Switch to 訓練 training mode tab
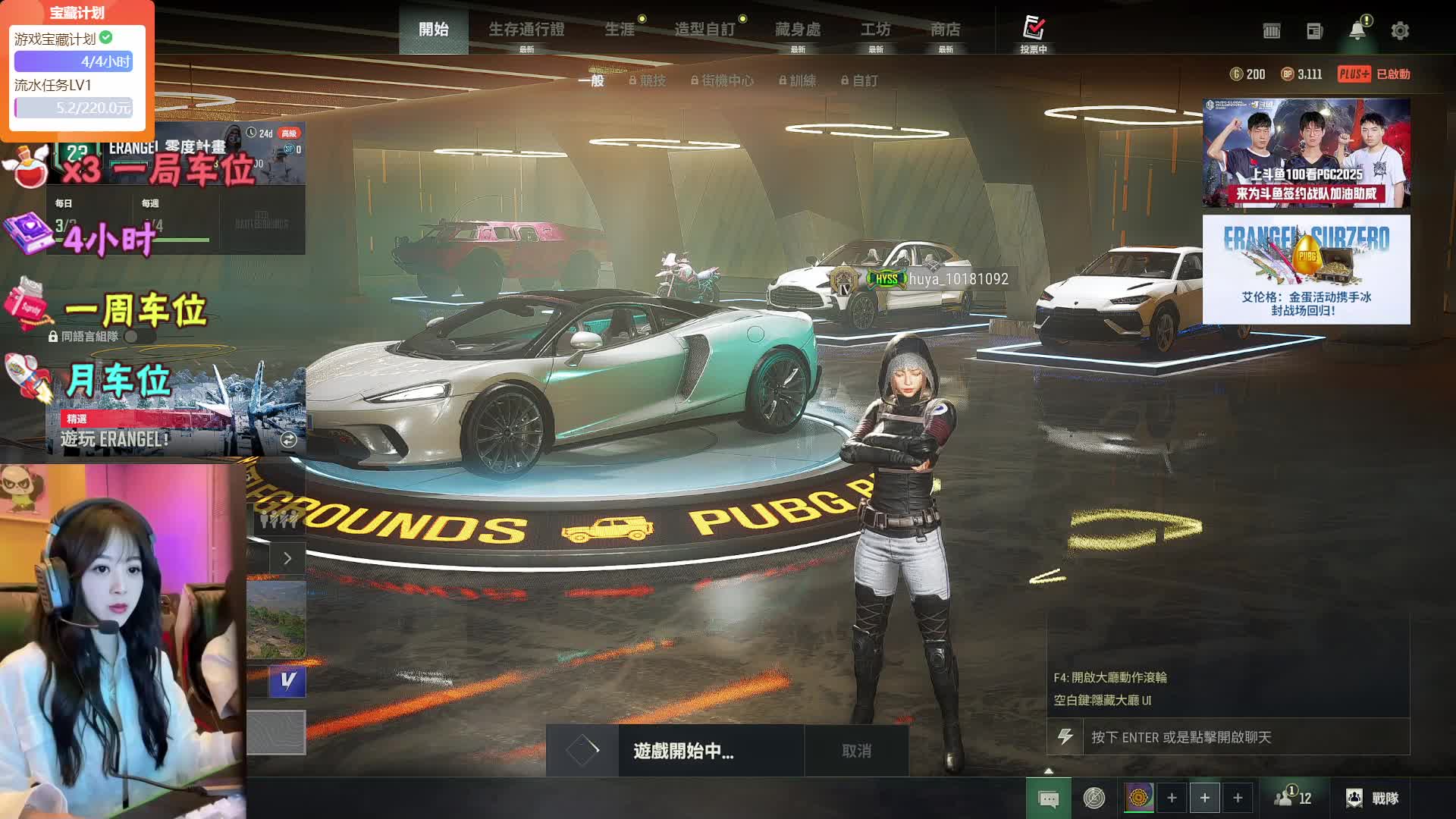 (x=797, y=80)
